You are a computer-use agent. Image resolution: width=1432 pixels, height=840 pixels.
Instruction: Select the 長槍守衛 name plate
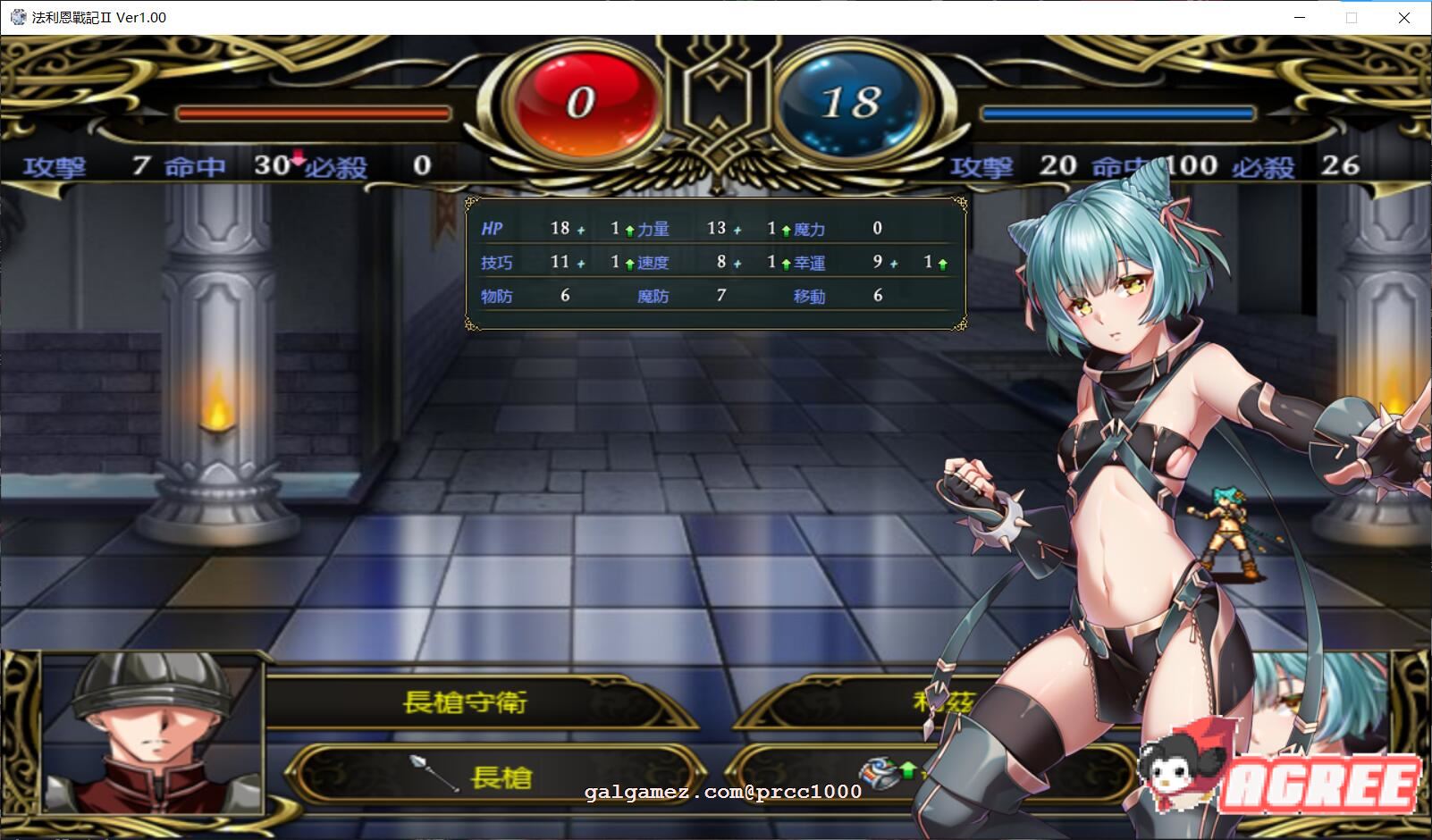pyautogui.click(x=465, y=703)
